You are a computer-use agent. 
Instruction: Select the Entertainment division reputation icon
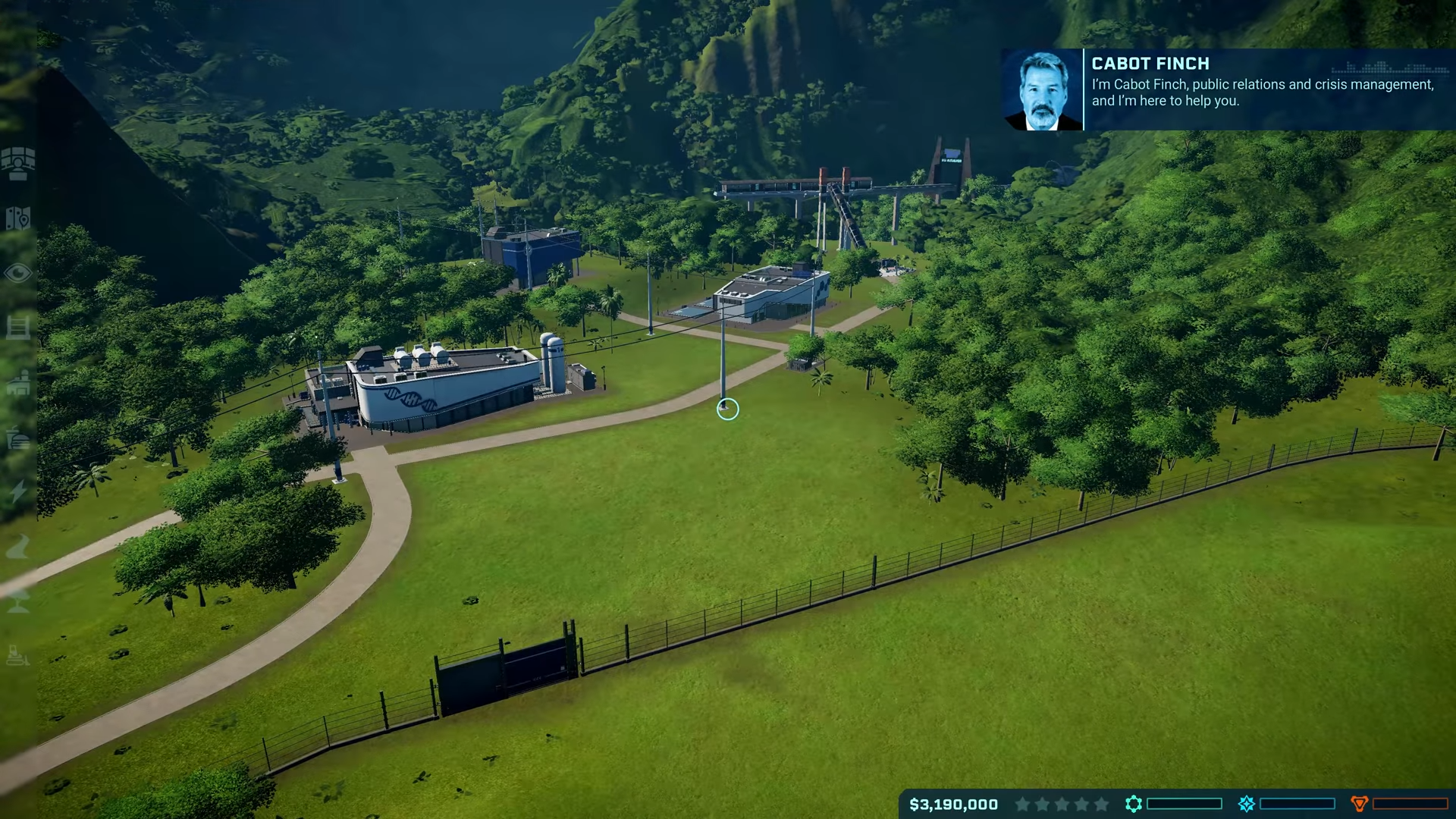click(x=1246, y=804)
